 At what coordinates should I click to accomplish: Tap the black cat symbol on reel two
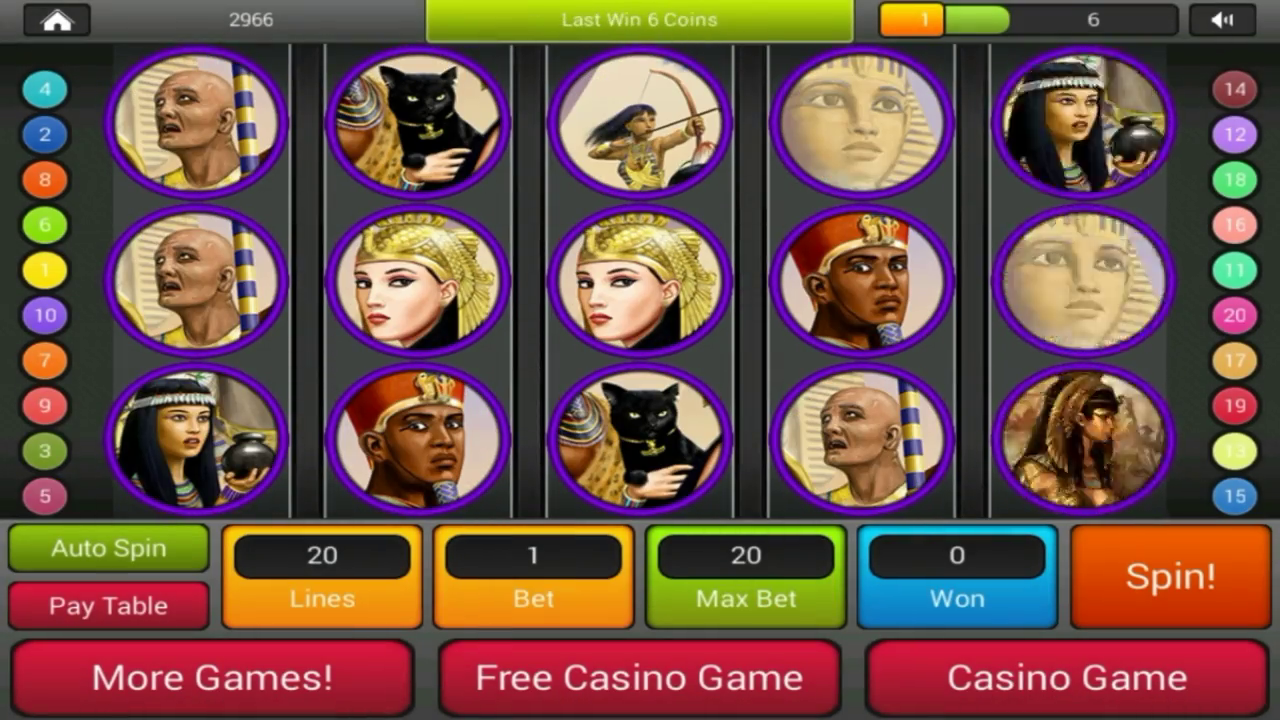(417, 122)
